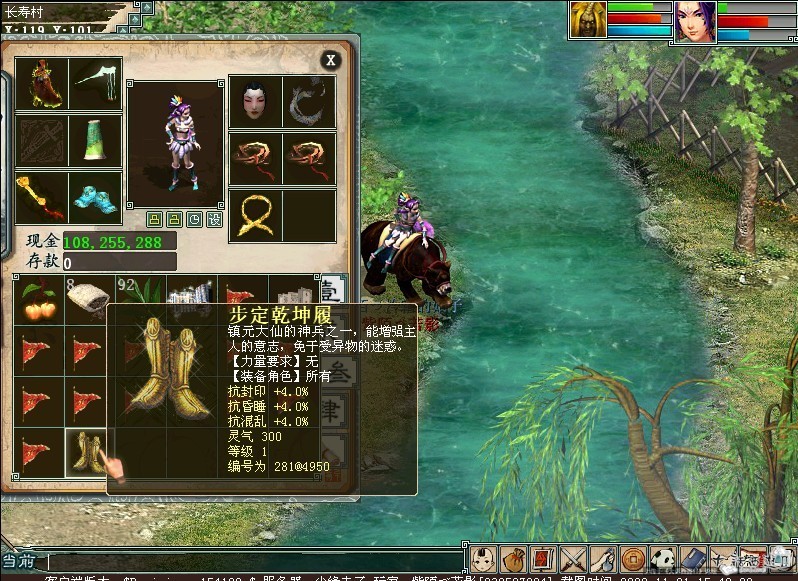Click the equipped green bracer slot
The width and height of the screenshot is (798, 581).
tap(96, 141)
